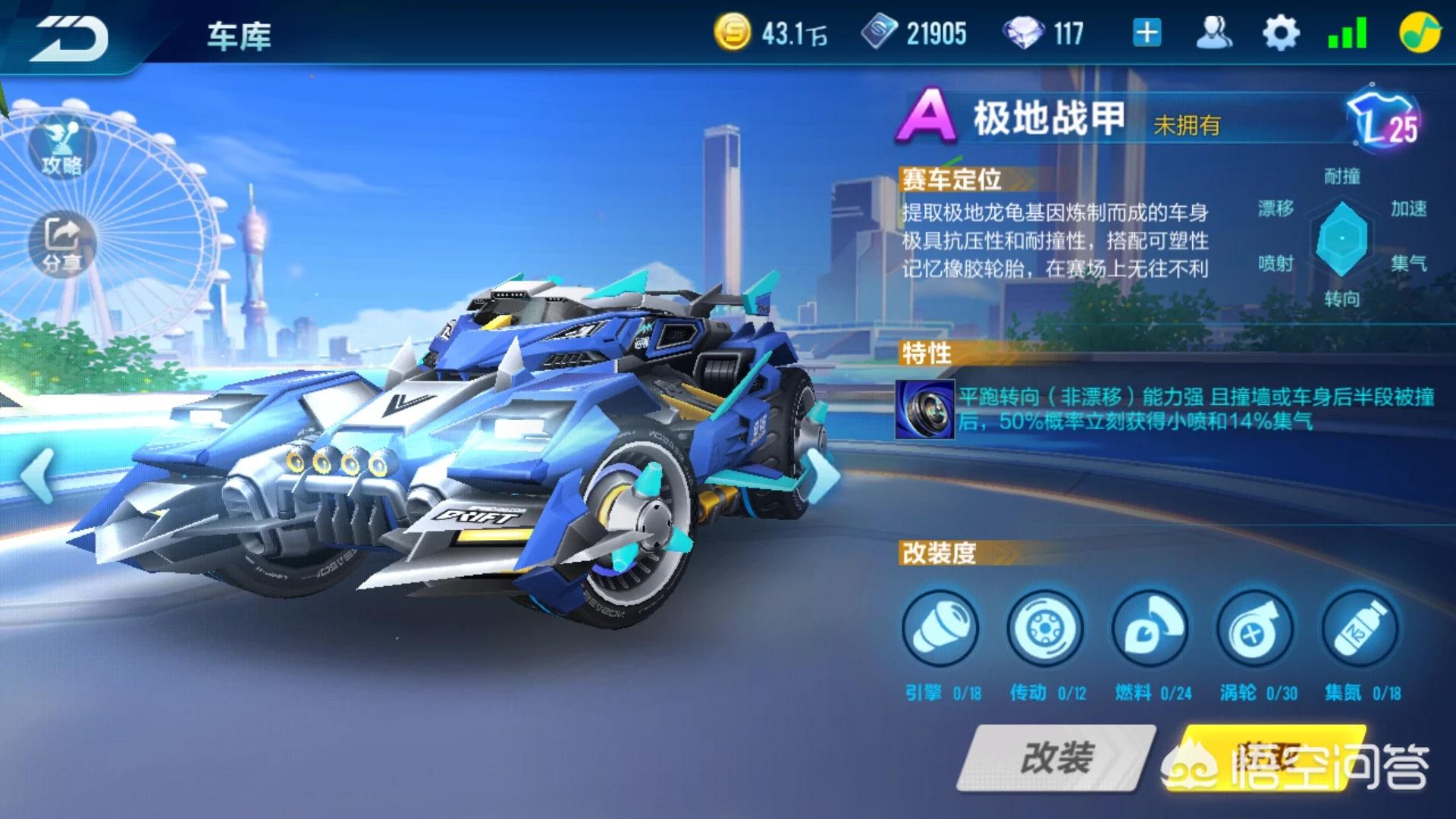Screen dimensions: 1456x819
Task: Click the yellow button beside 改装
Action: click(1266, 757)
